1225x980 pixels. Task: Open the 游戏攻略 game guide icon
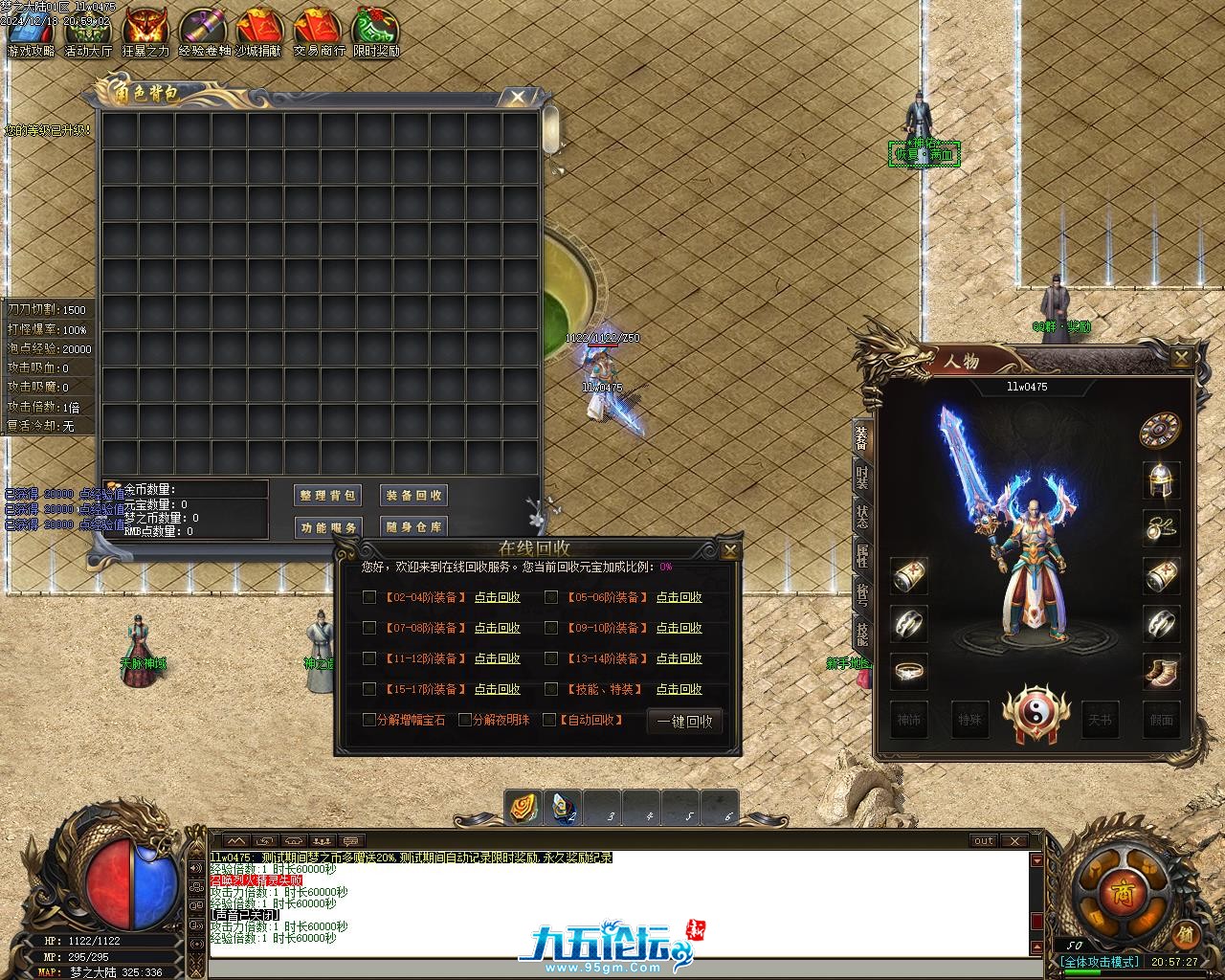31,33
